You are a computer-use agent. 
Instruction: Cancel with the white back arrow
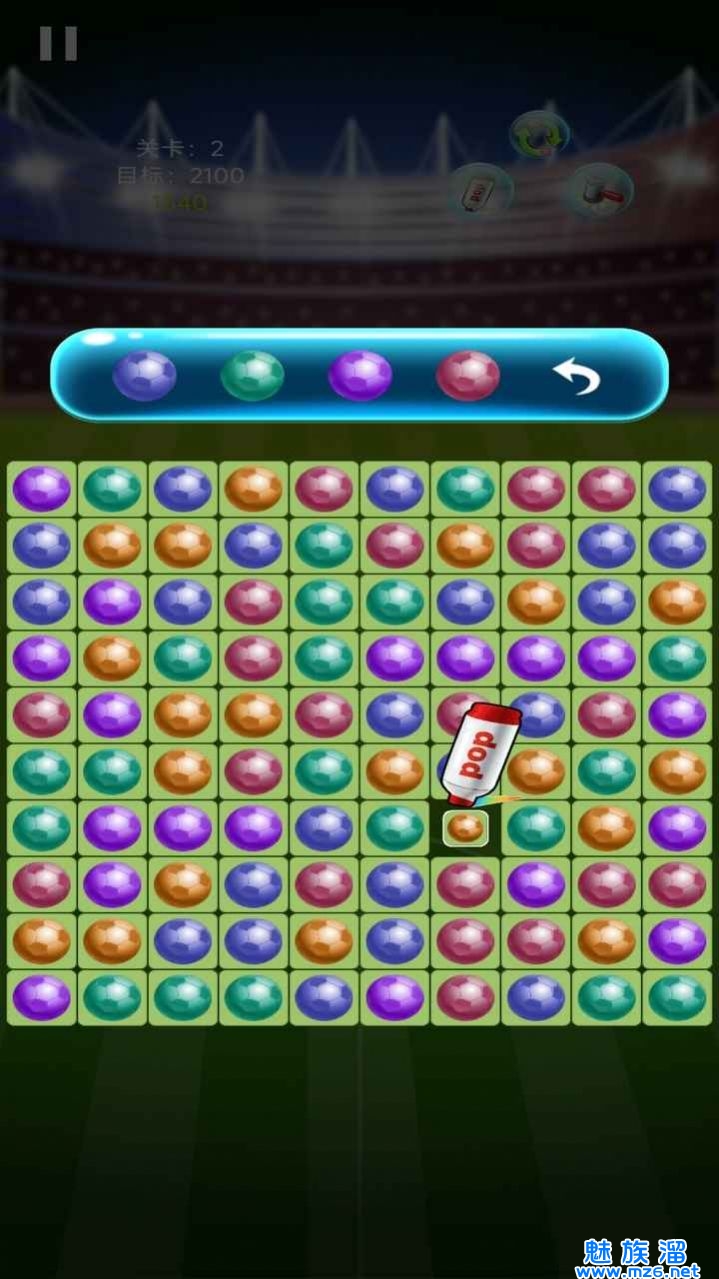pos(576,376)
